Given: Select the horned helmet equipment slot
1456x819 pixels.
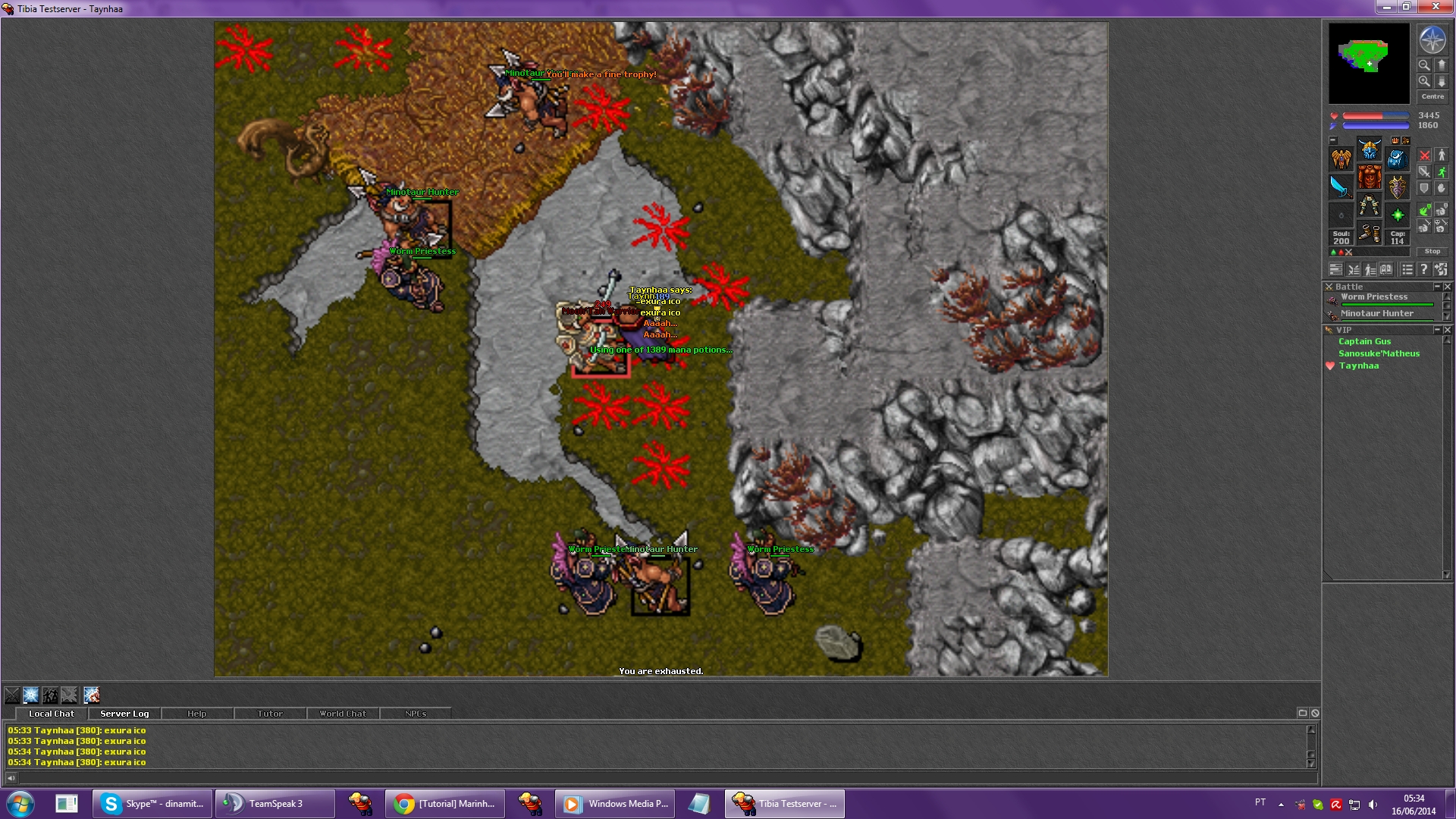Looking at the screenshot, I should pos(1369,149).
